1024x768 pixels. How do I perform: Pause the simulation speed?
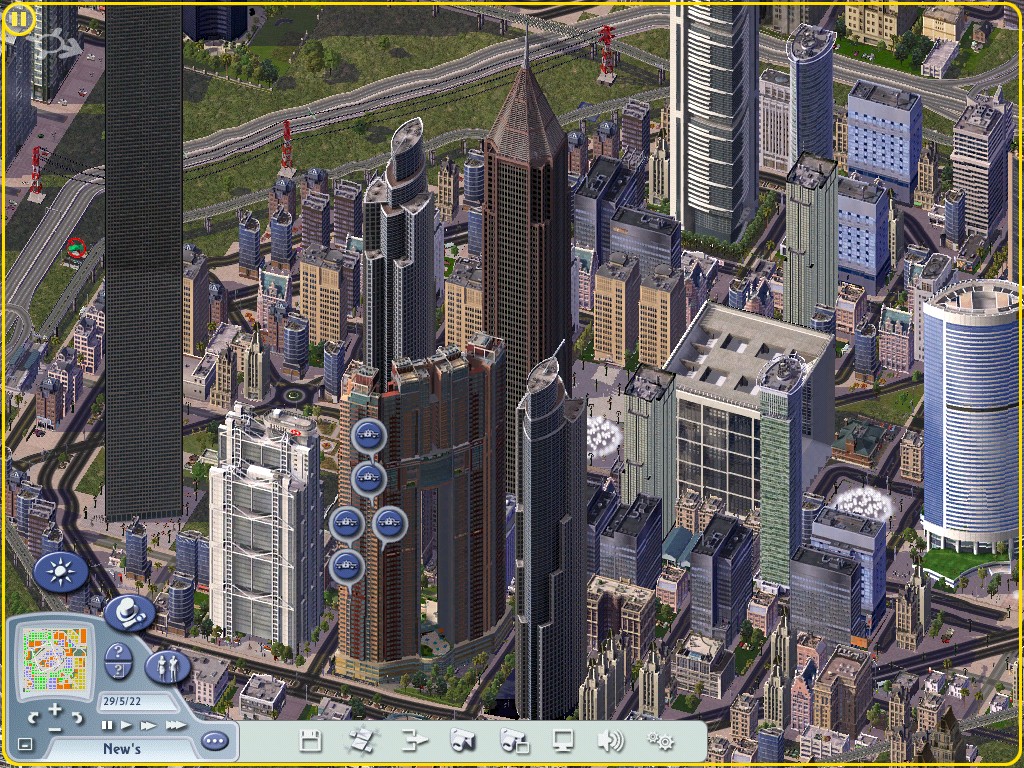pyautogui.click(x=108, y=725)
